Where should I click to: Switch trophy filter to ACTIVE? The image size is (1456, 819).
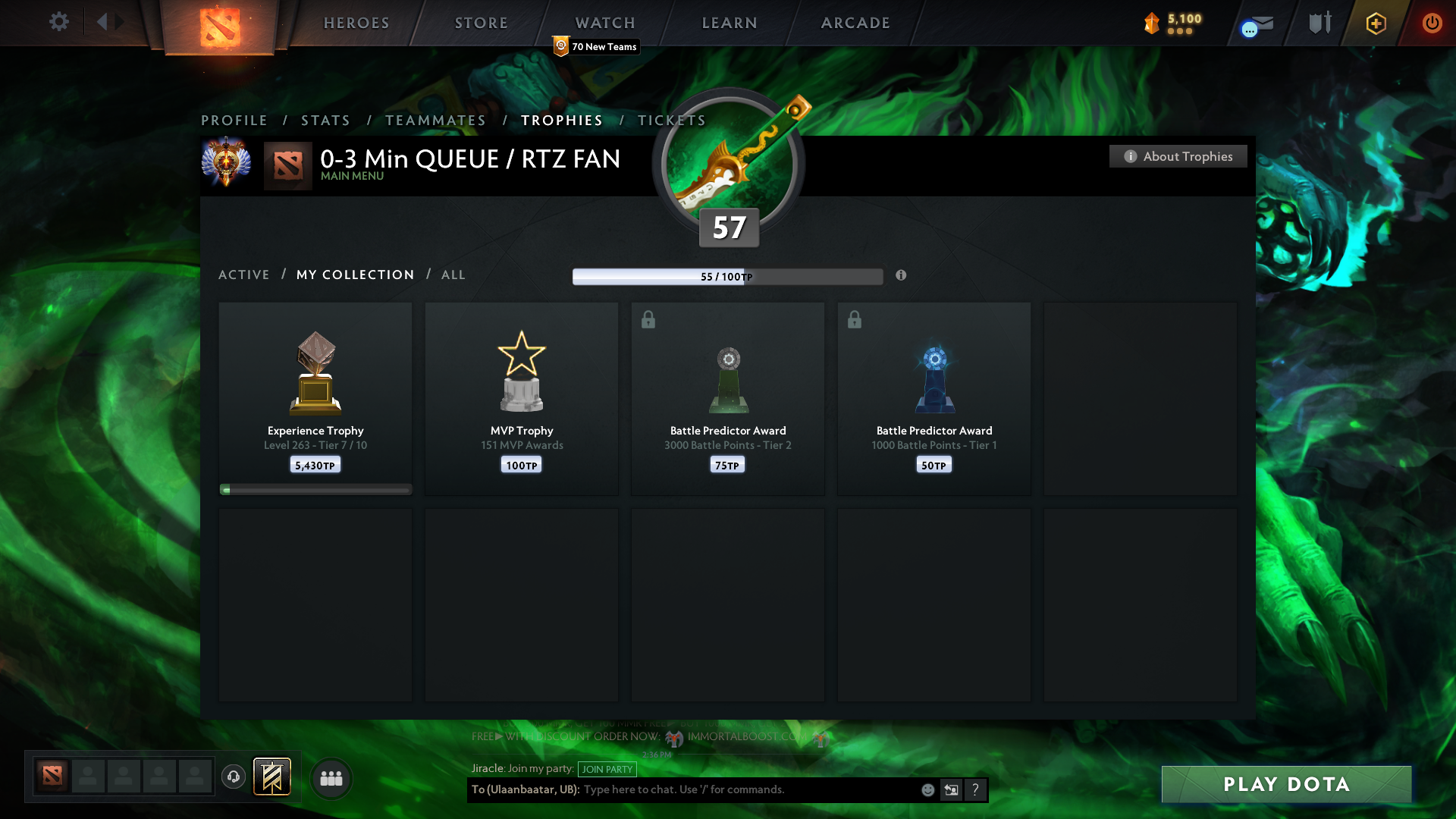[x=244, y=275]
